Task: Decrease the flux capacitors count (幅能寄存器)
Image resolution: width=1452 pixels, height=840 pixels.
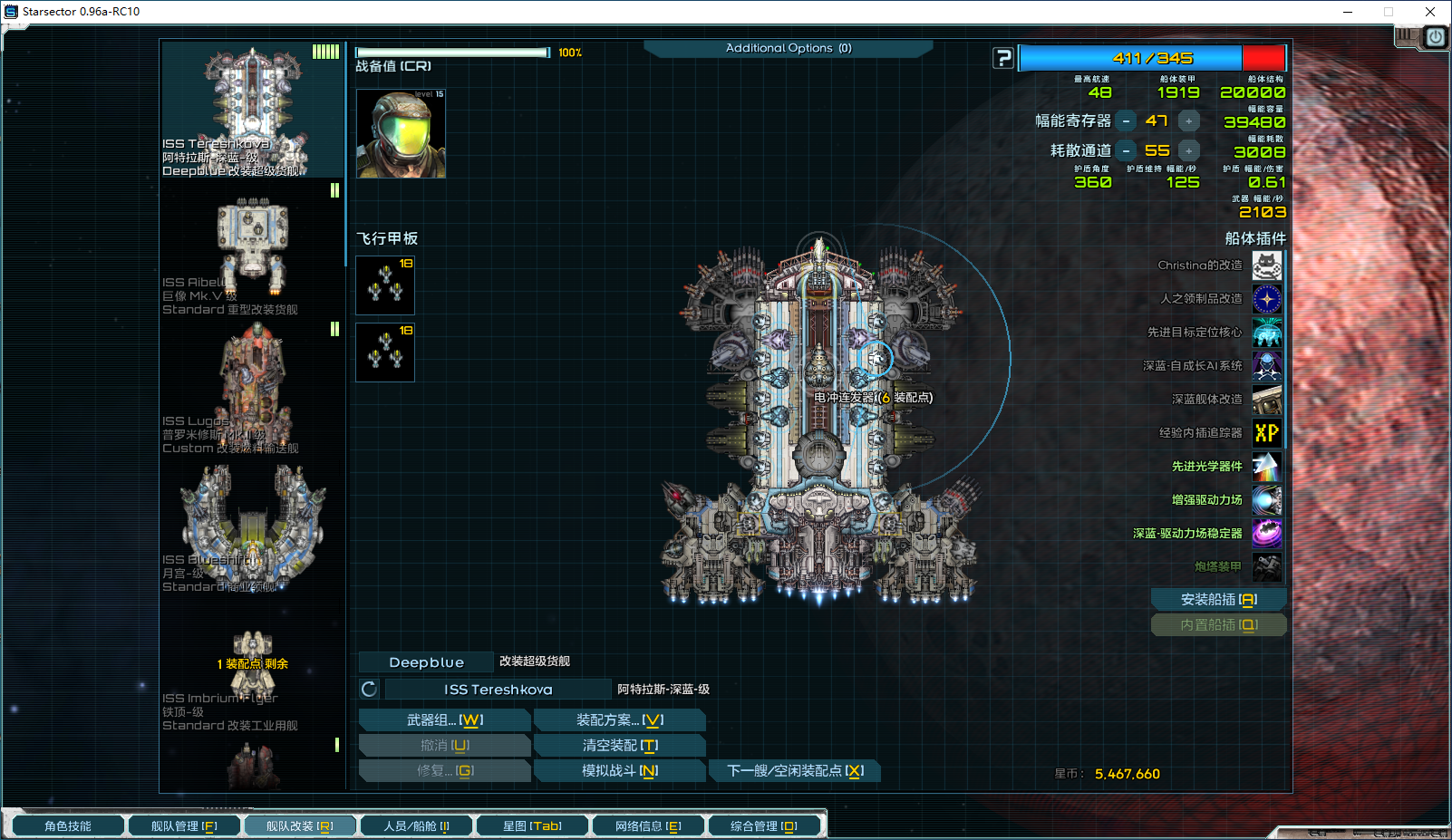Action: [x=1126, y=121]
